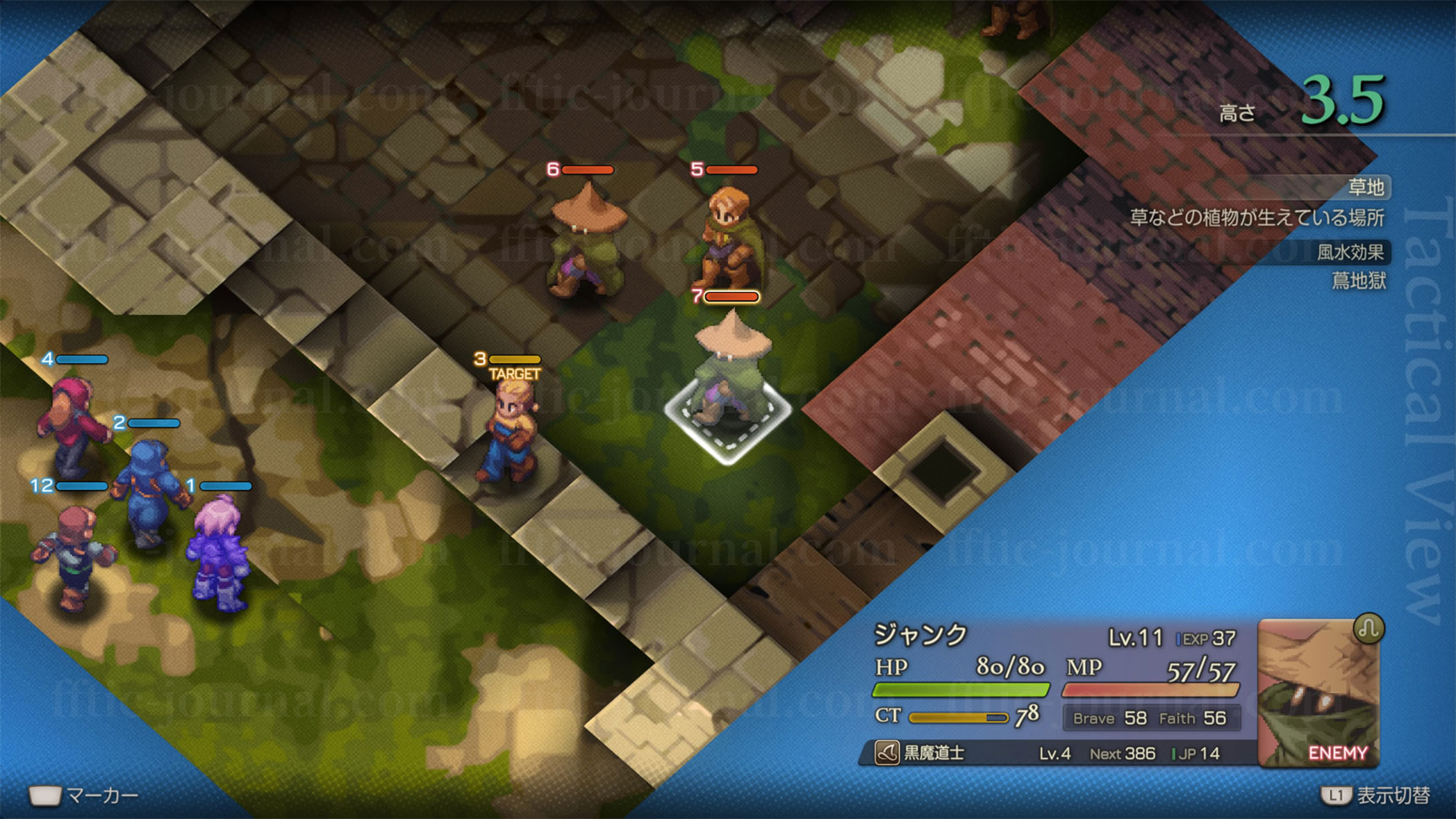This screenshot has width=1456, height=819.
Task: Select the enemy unit with turn marker 6
Action: (587, 243)
